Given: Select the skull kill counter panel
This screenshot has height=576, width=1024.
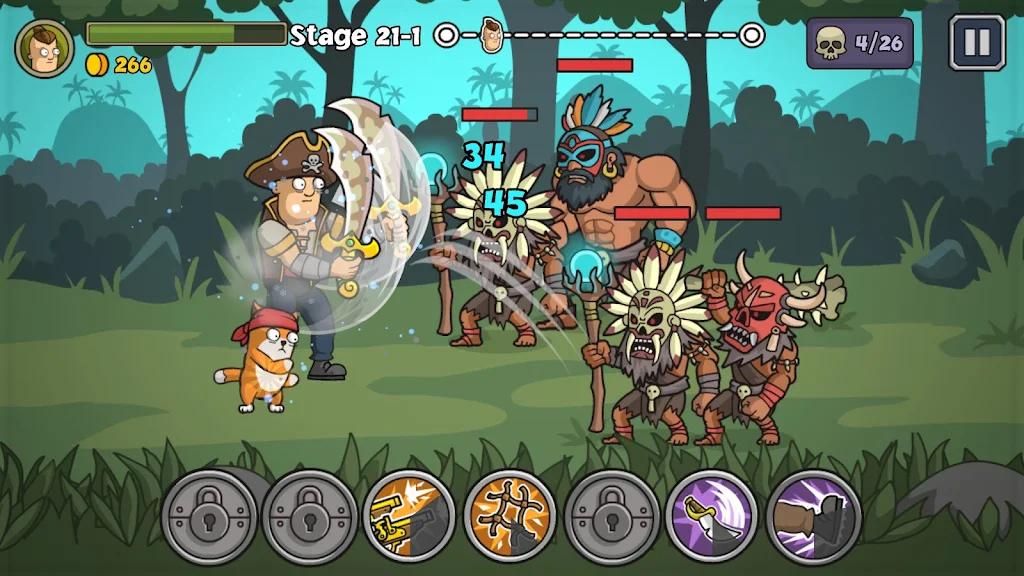Looking at the screenshot, I should (x=859, y=43).
